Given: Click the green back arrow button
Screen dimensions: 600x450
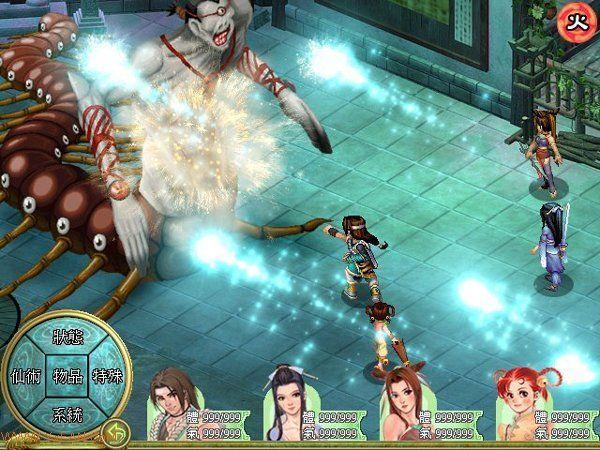Looking at the screenshot, I should coord(114,432).
